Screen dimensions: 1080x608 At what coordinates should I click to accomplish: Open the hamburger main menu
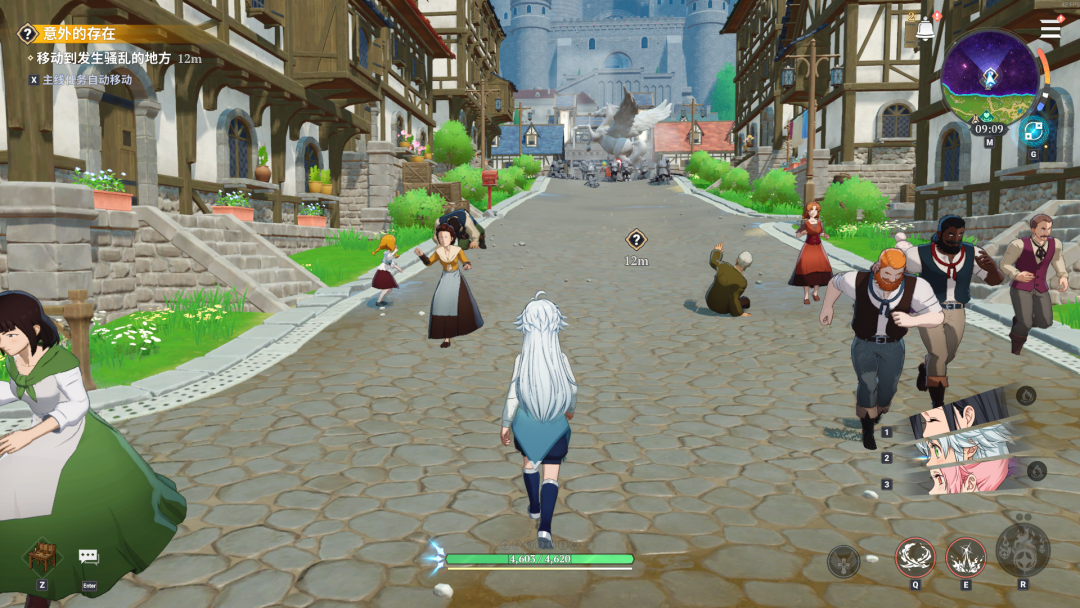pos(1050,29)
